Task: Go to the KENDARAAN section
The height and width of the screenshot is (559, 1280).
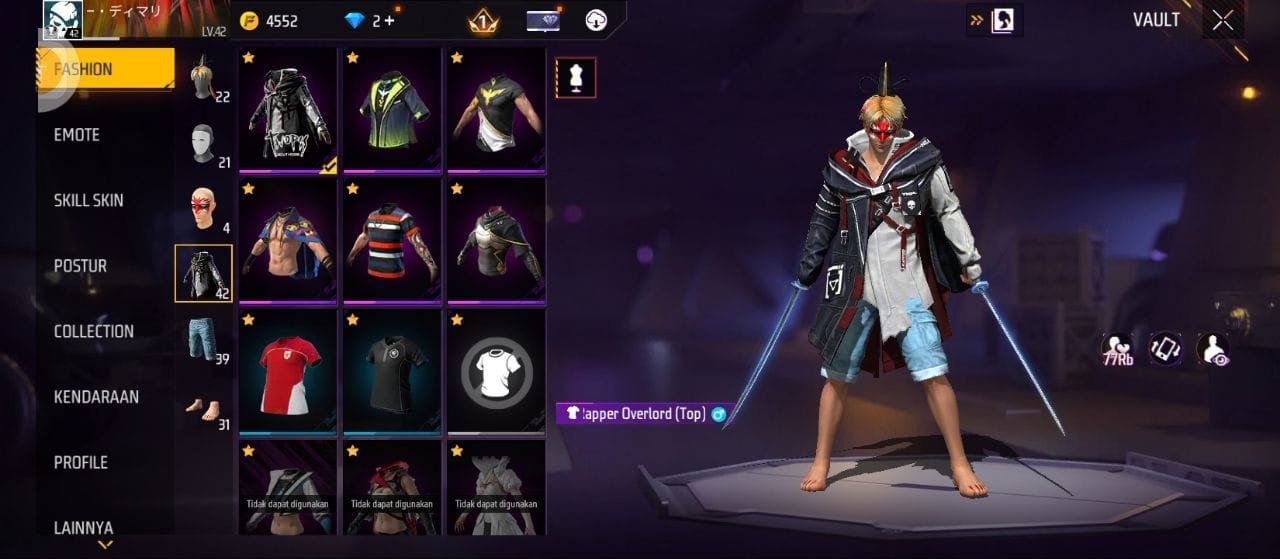Action: click(96, 397)
